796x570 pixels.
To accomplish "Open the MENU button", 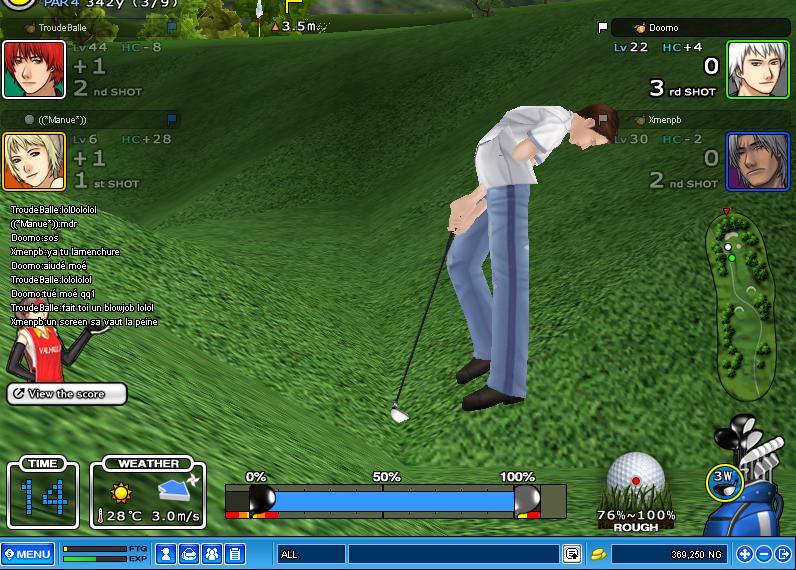I will coord(28,553).
